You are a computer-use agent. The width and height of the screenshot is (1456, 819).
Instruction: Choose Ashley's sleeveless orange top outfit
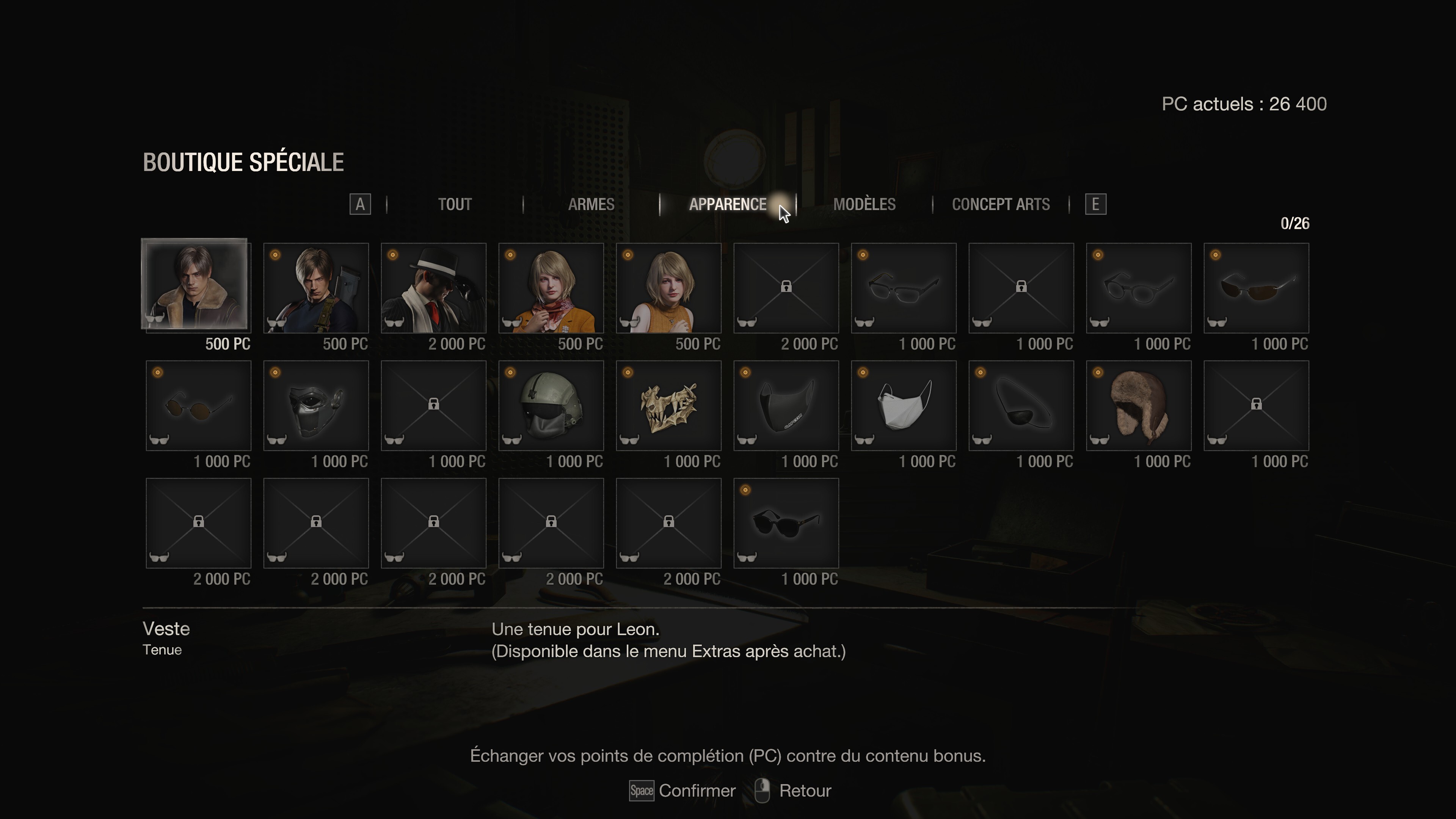click(x=668, y=288)
